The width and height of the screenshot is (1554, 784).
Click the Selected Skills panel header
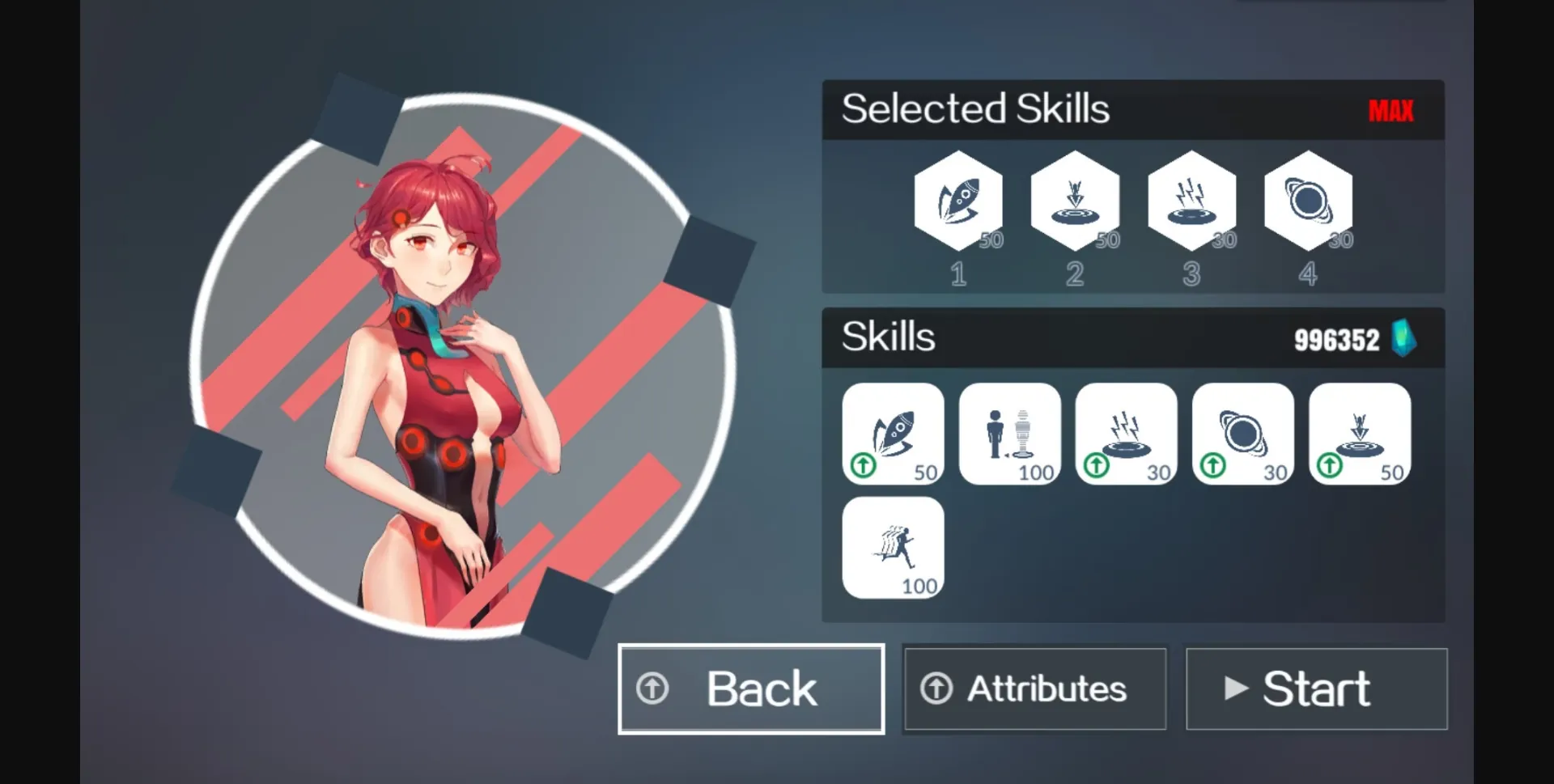(975, 108)
